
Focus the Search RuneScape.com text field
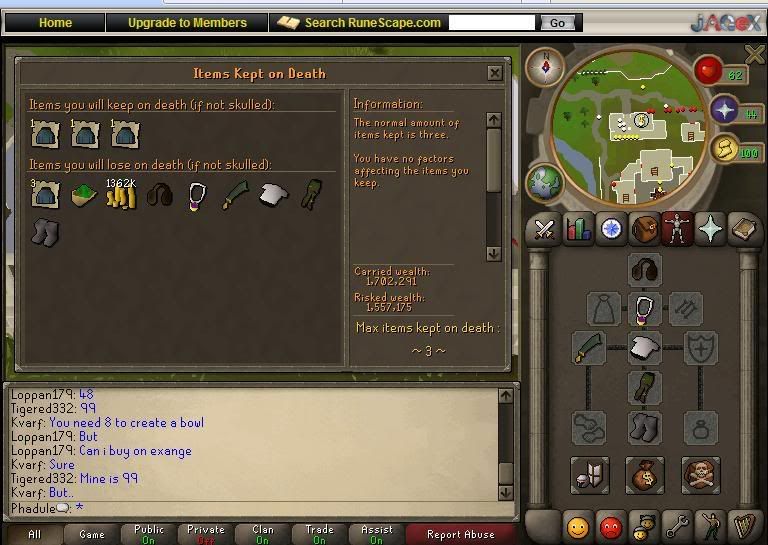[491, 22]
